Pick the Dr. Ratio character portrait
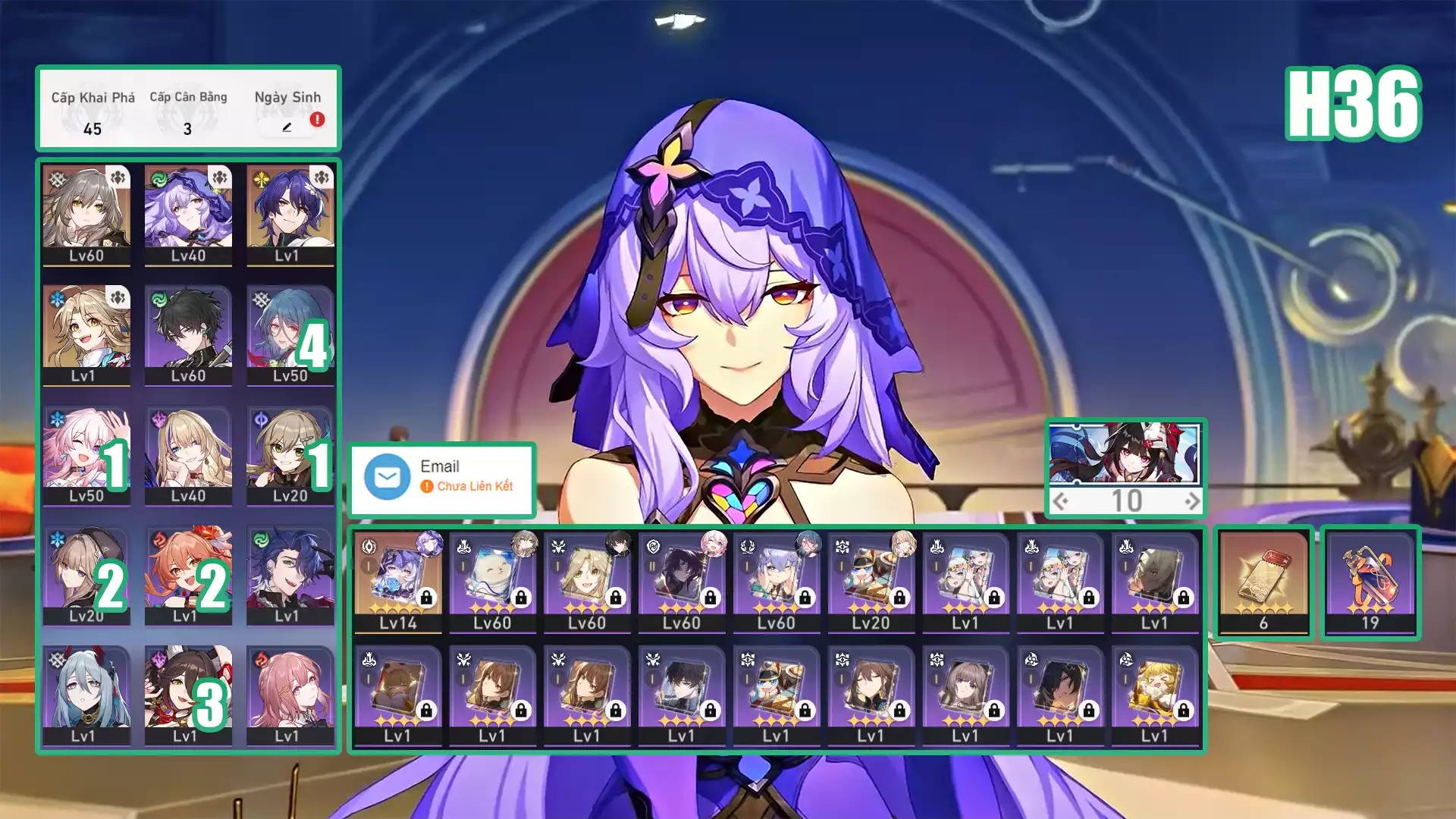Viewport: 1456px width, 819px height. click(x=290, y=215)
